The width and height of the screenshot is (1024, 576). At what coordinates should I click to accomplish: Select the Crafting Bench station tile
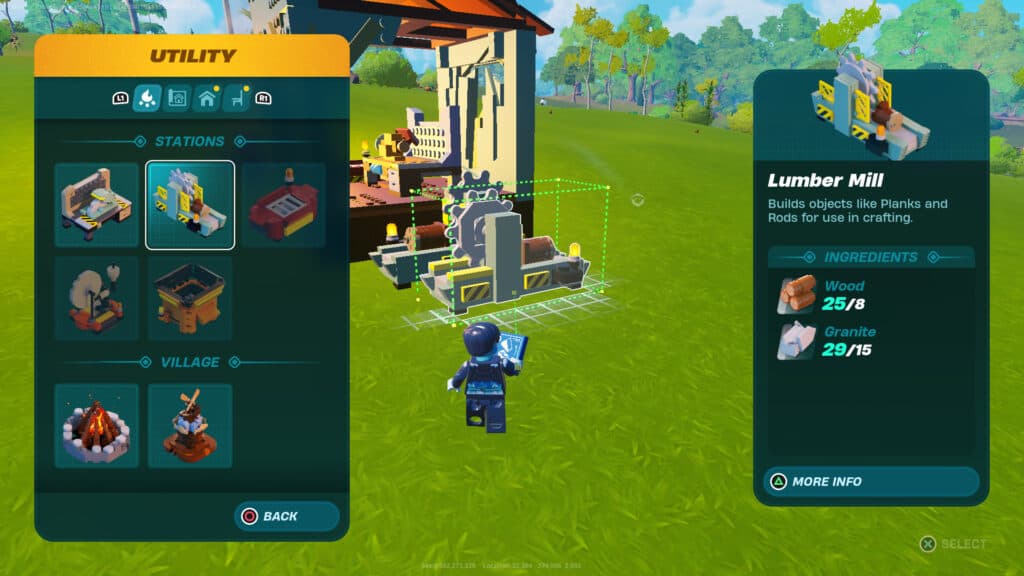click(97, 205)
